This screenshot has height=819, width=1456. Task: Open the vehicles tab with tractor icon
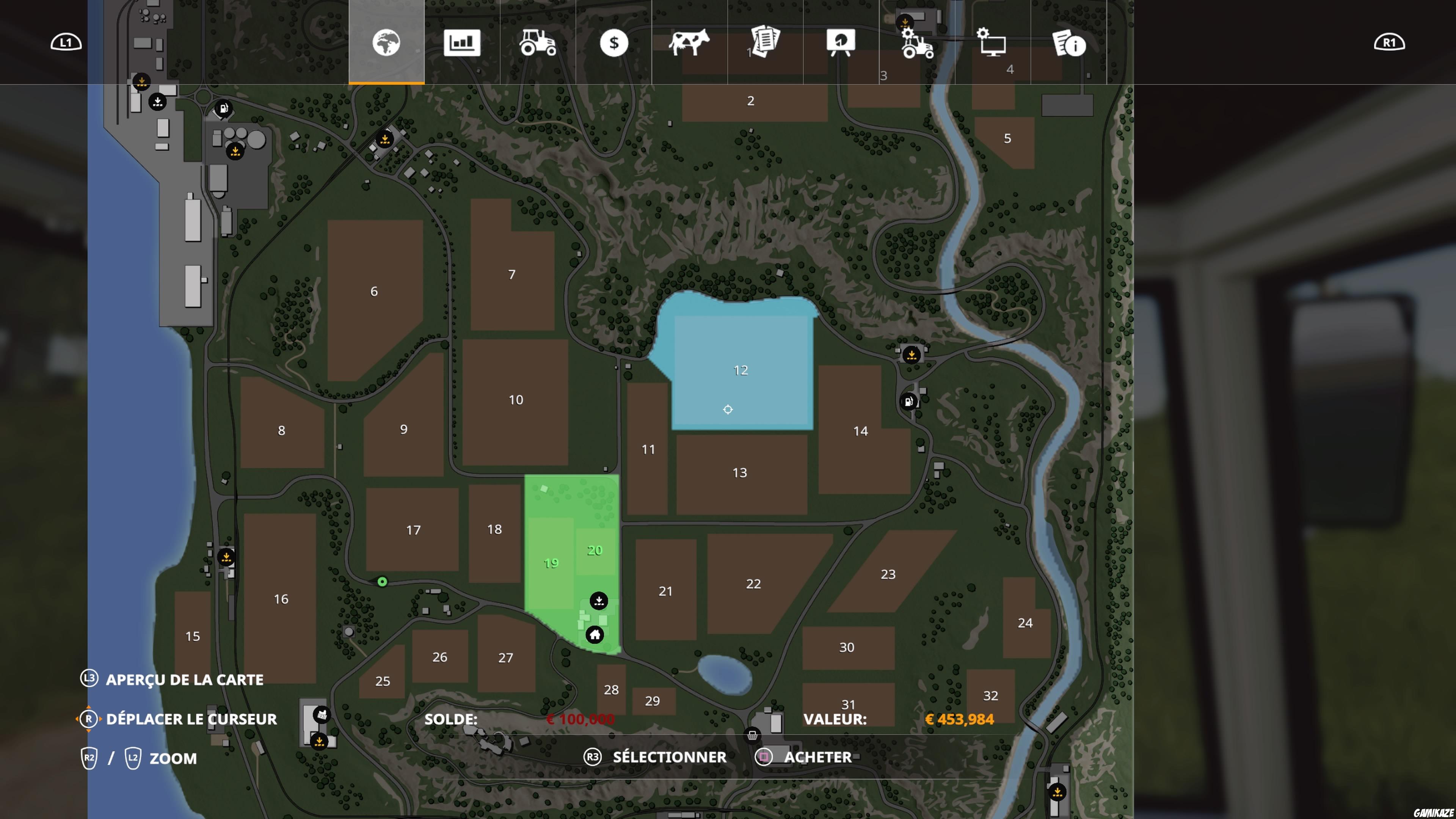538,44
